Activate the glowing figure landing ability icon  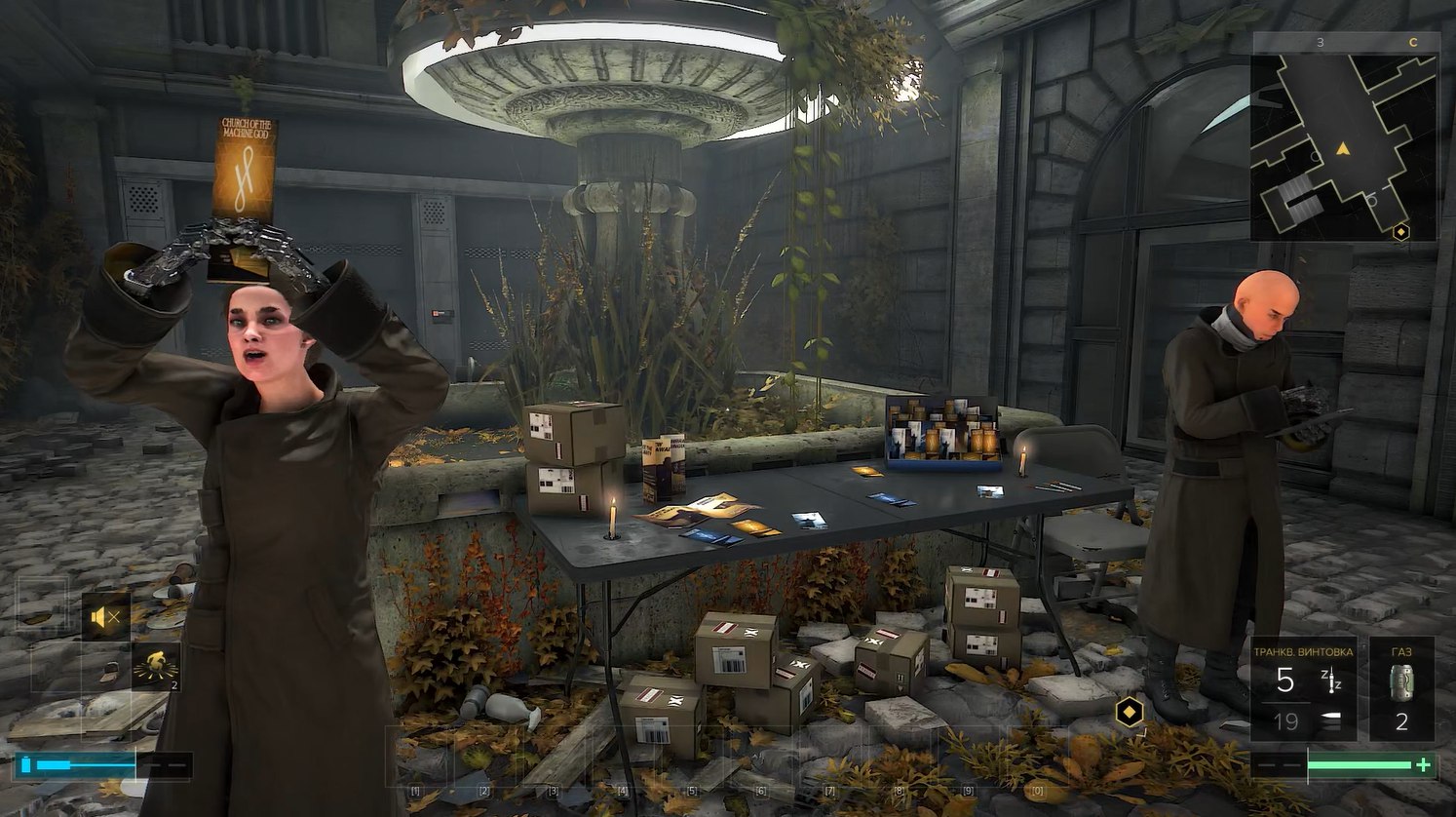(156, 665)
